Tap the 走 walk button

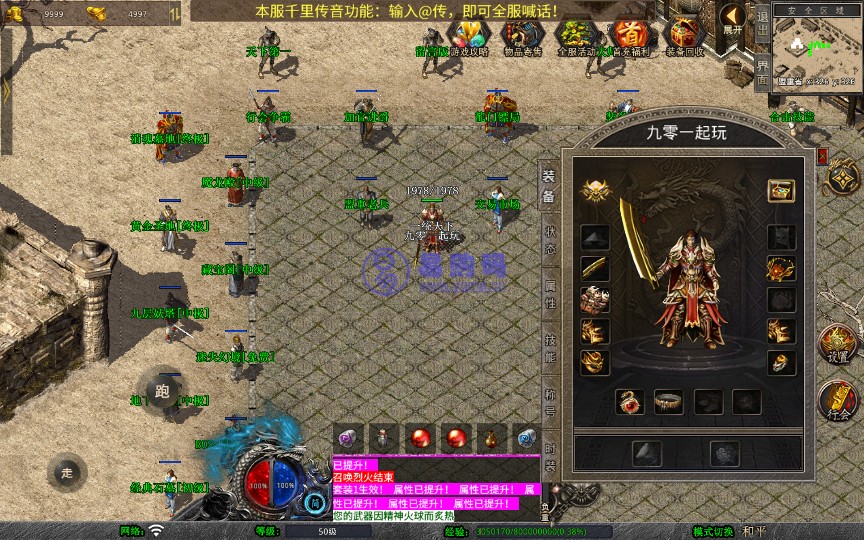point(67,472)
